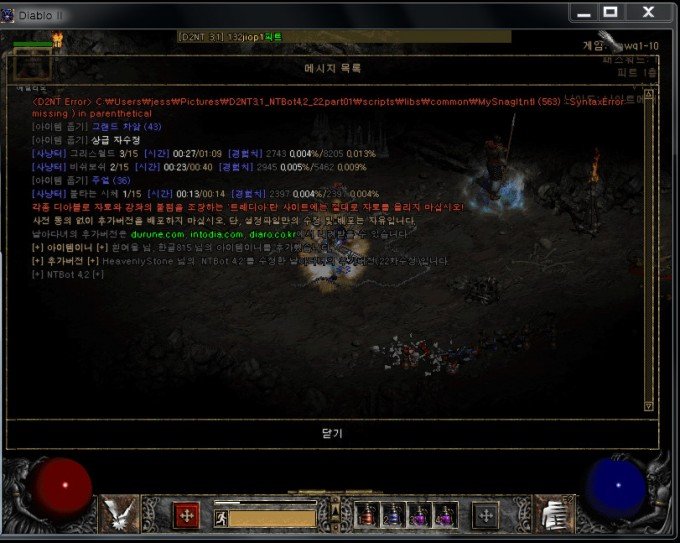
Task: Click the message list scroll-down arrow
Action: coord(648,405)
